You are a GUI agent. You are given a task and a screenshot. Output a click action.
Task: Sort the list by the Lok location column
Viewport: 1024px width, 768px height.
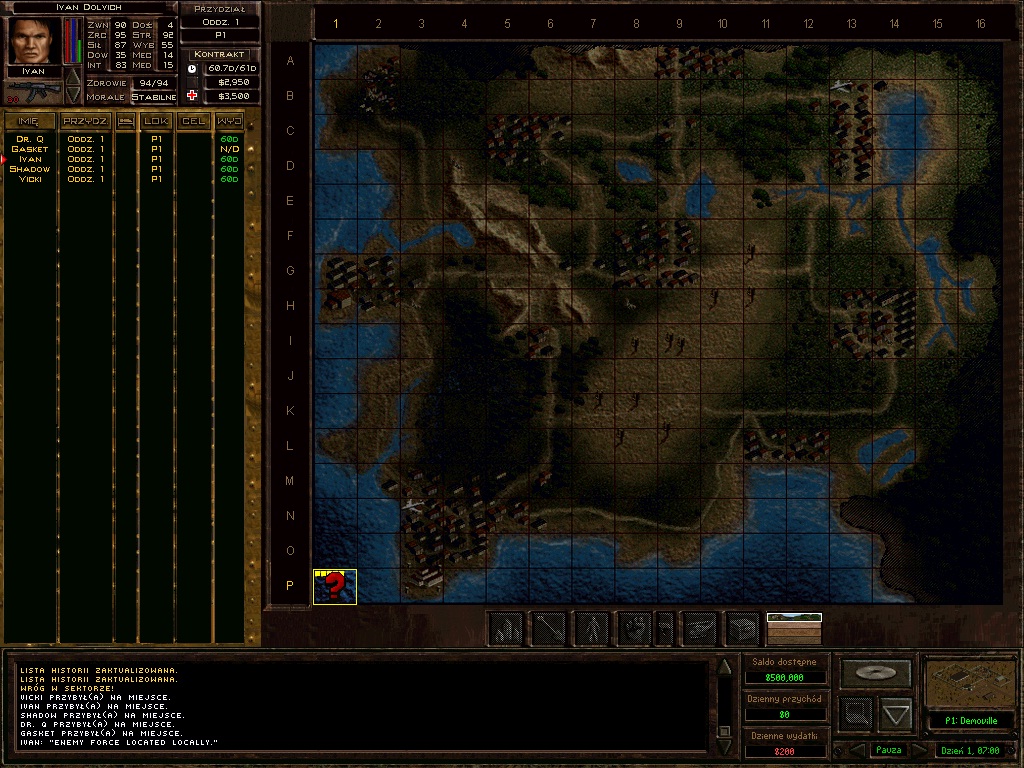tap(156, 121)
